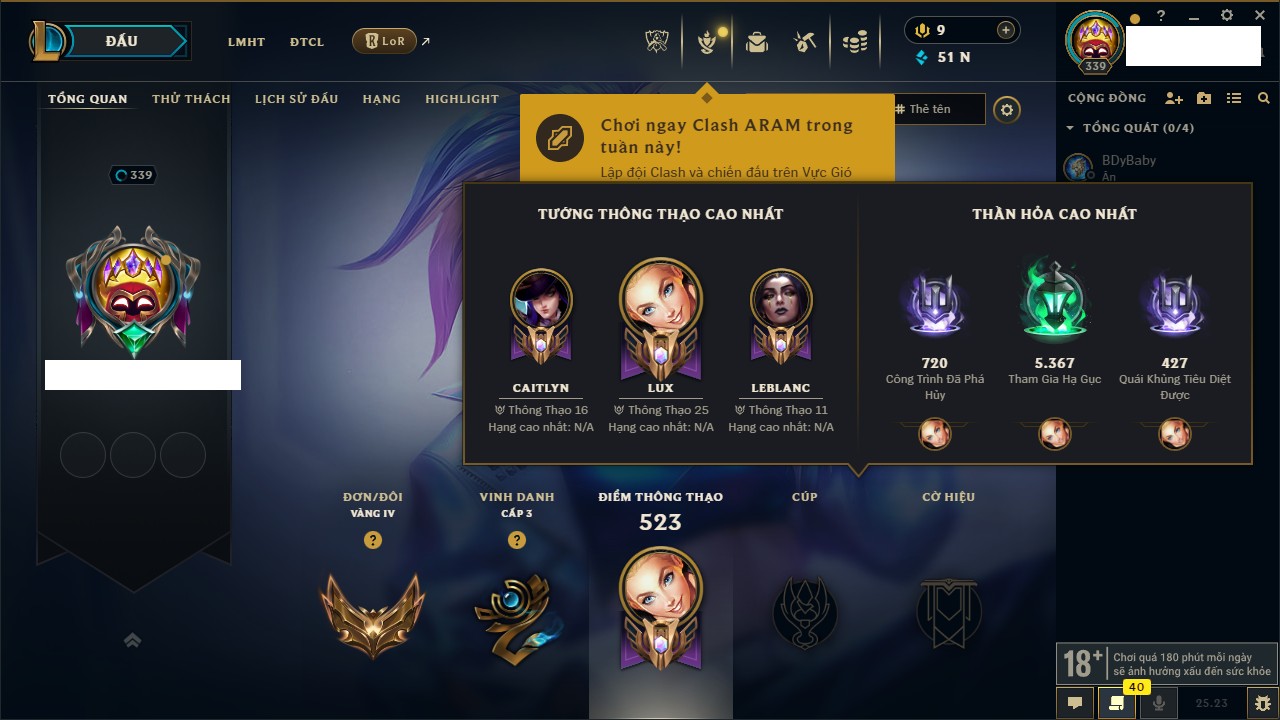
Task: Switch to the ĐTCL game tab
Action: coord(307,42)
